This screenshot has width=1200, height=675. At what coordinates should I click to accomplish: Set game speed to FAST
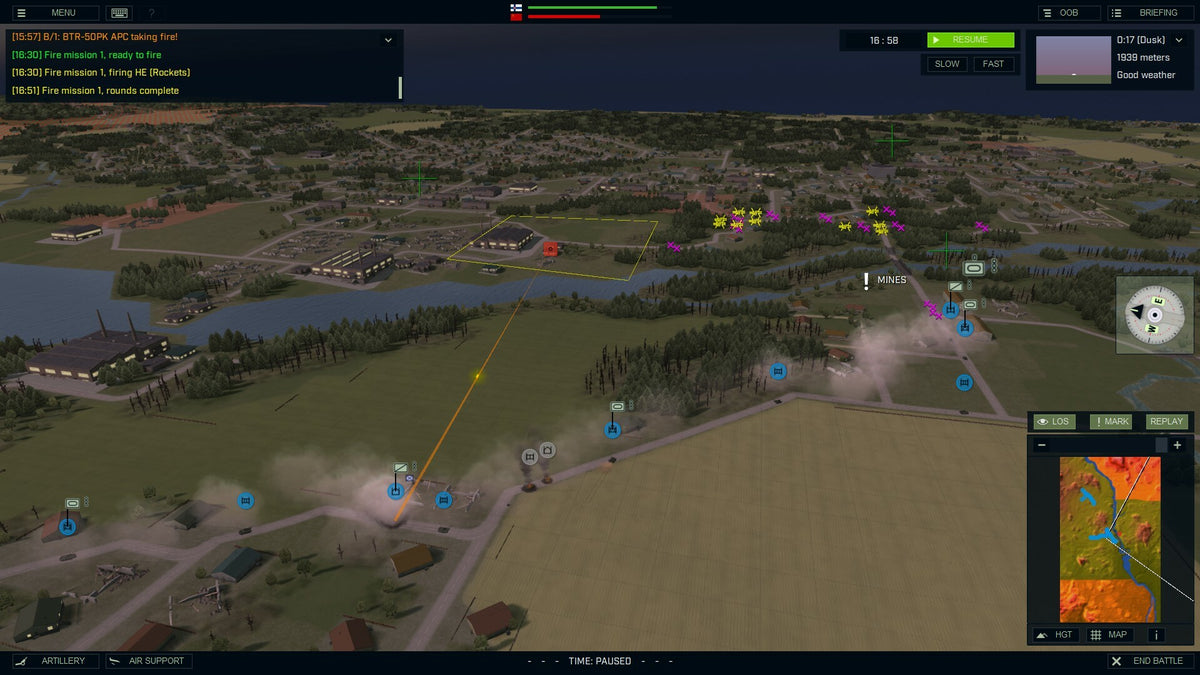pyautogui.click(x=993, y=64)
